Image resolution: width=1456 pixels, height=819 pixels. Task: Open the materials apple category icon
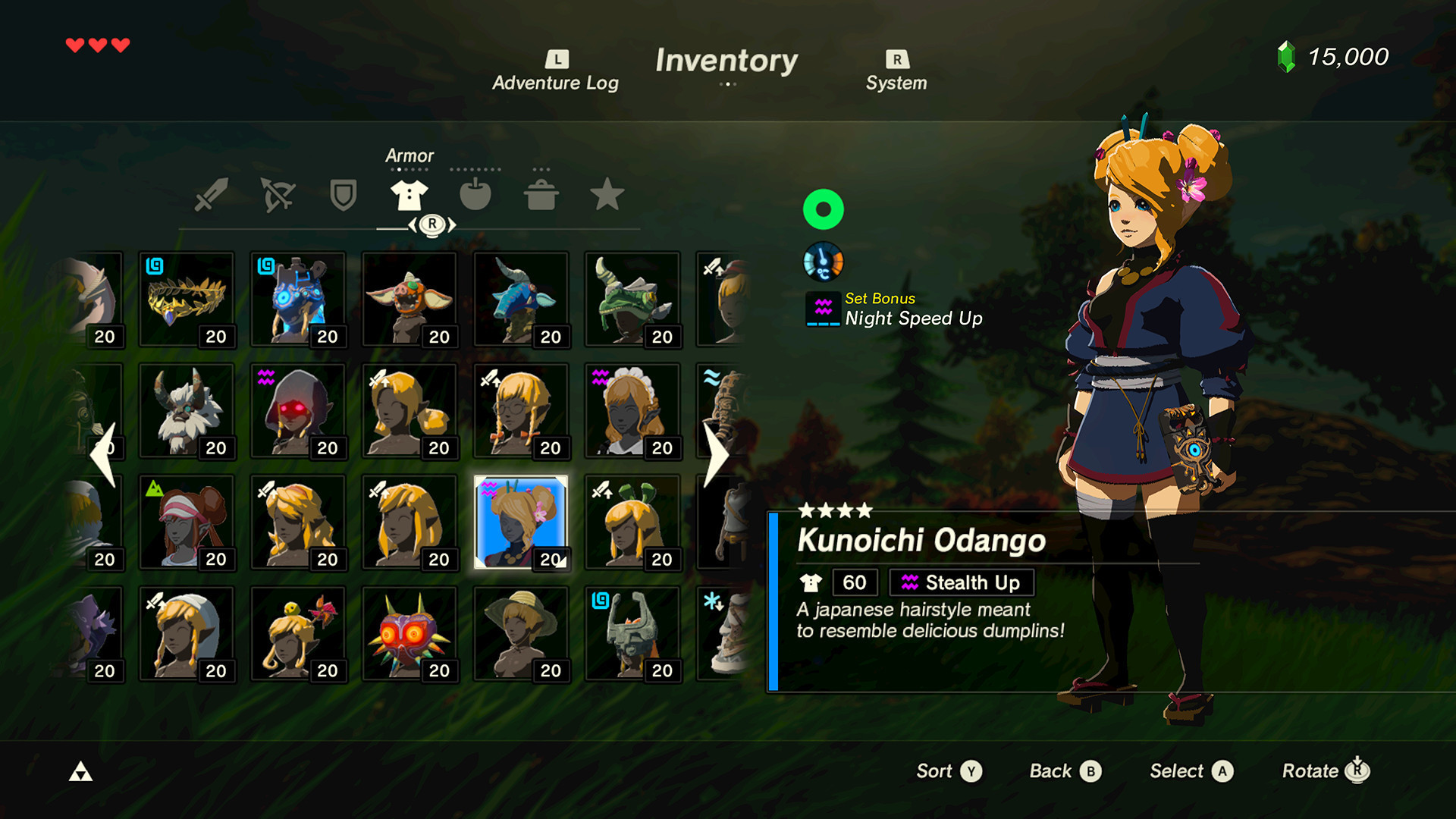pyautogui.click(x=475, y=195)
